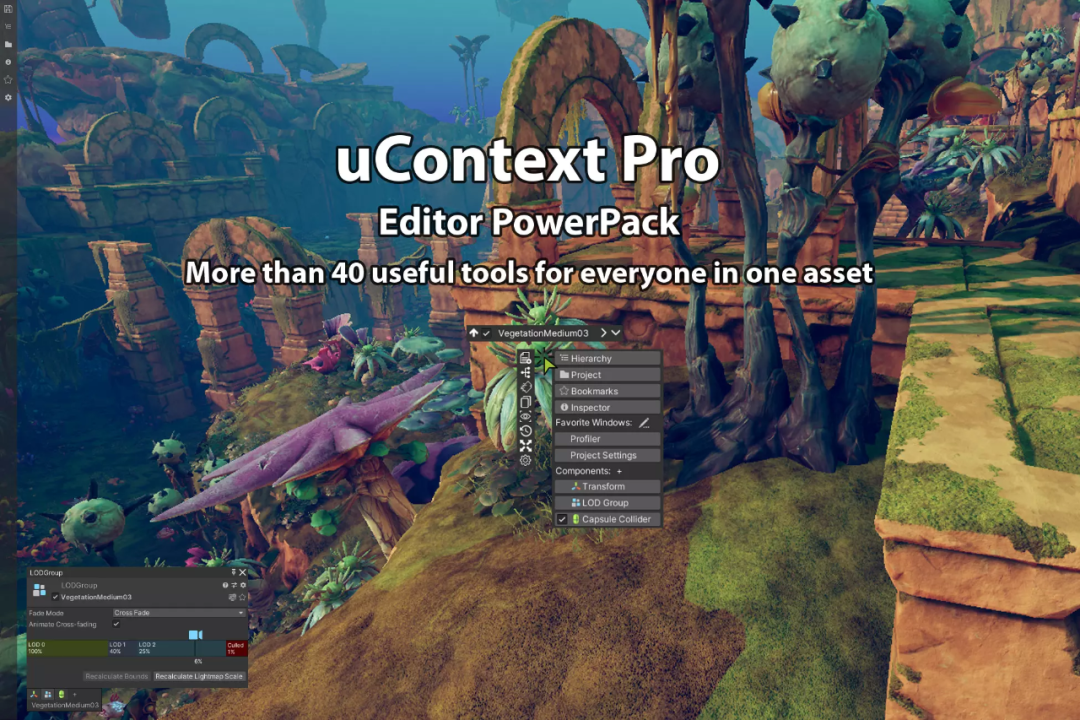This screenshot has width=1080, height=720.
Task: Open the LOD Group component entry
Action: (x=607, y=503)
